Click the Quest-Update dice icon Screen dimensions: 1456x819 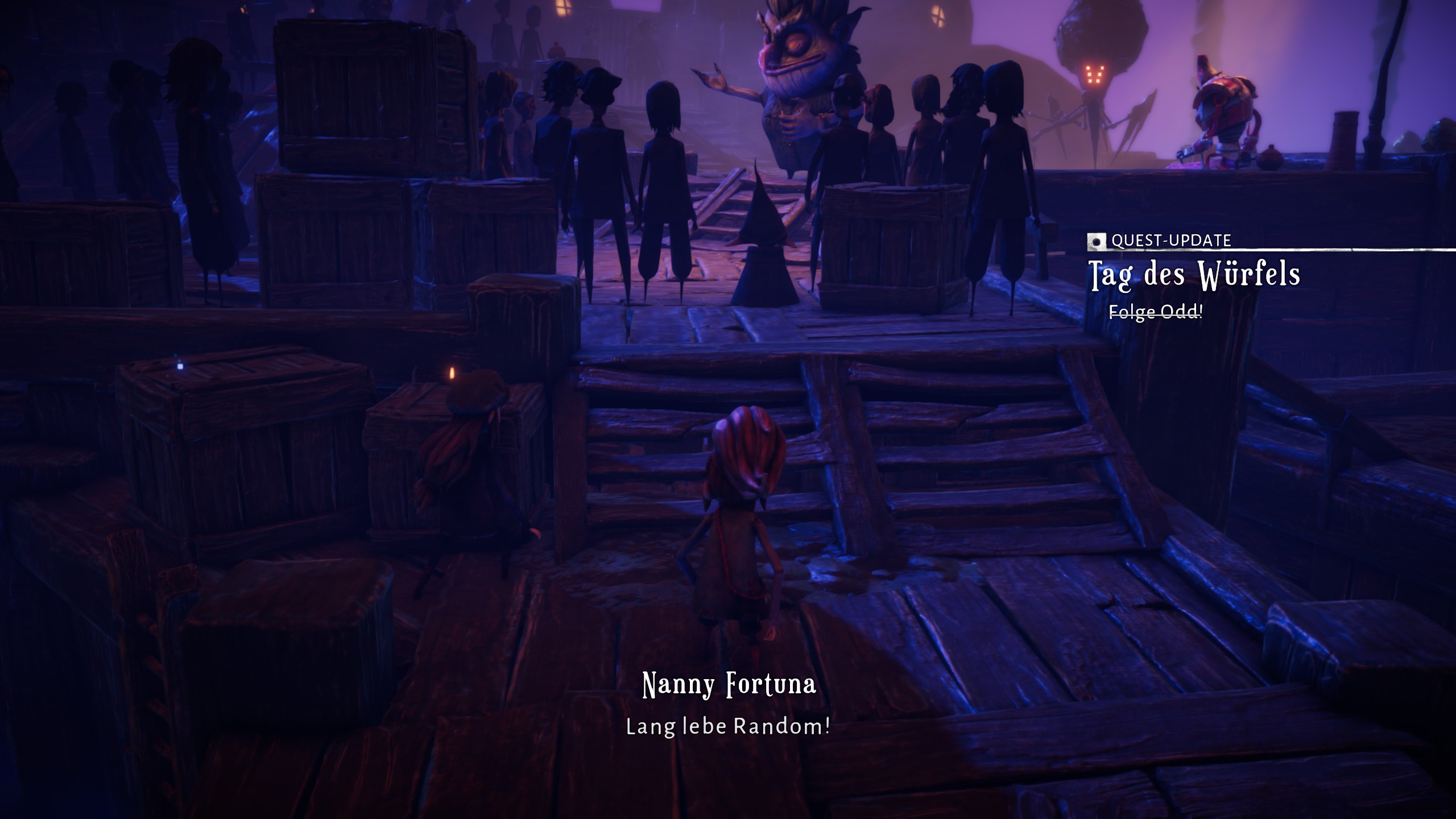pyautogui.click(x=1097, y=241)
